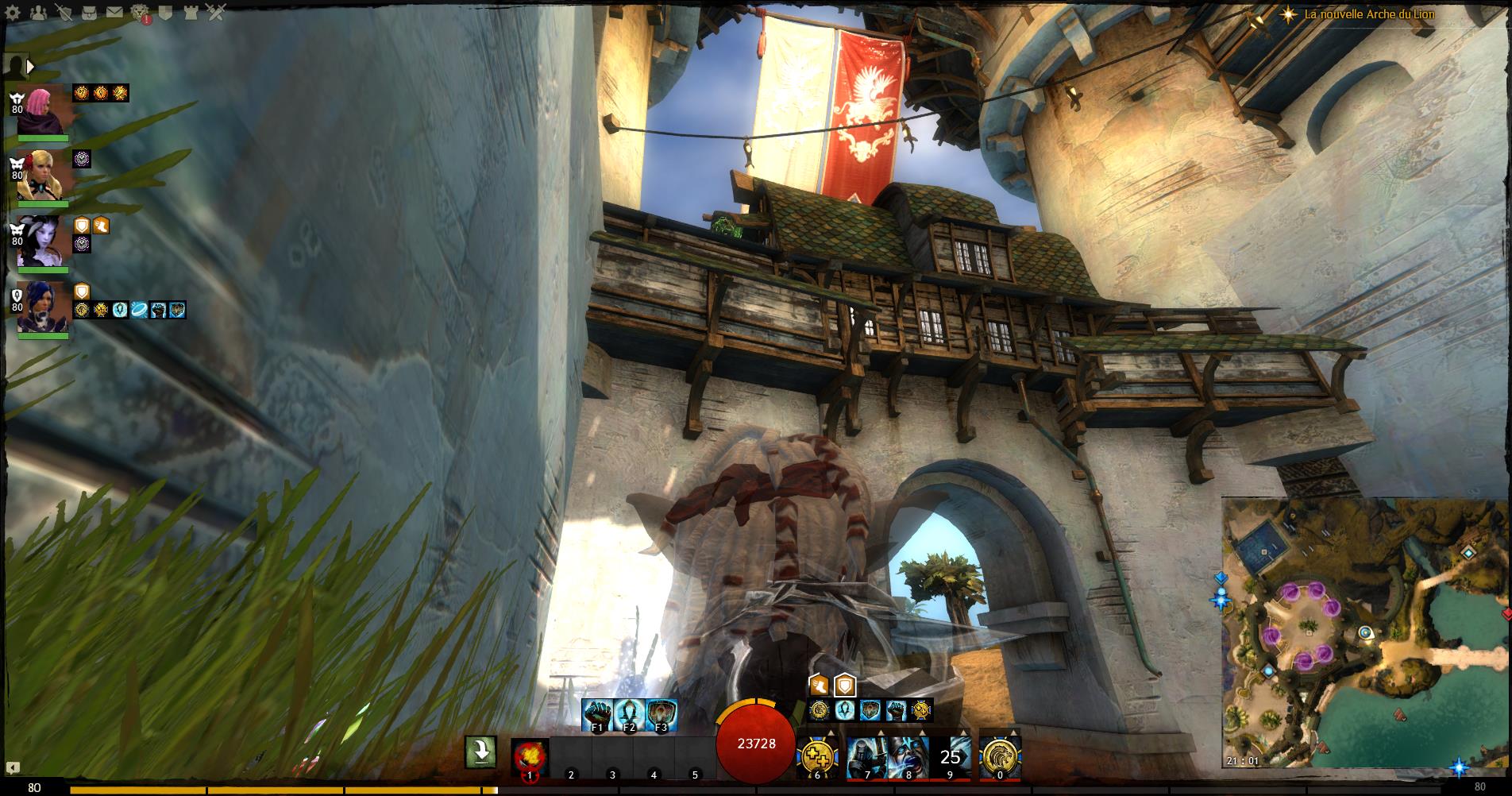Open the game menu gear icon
Screen dimensions: 1512x796
click(13, 12)
